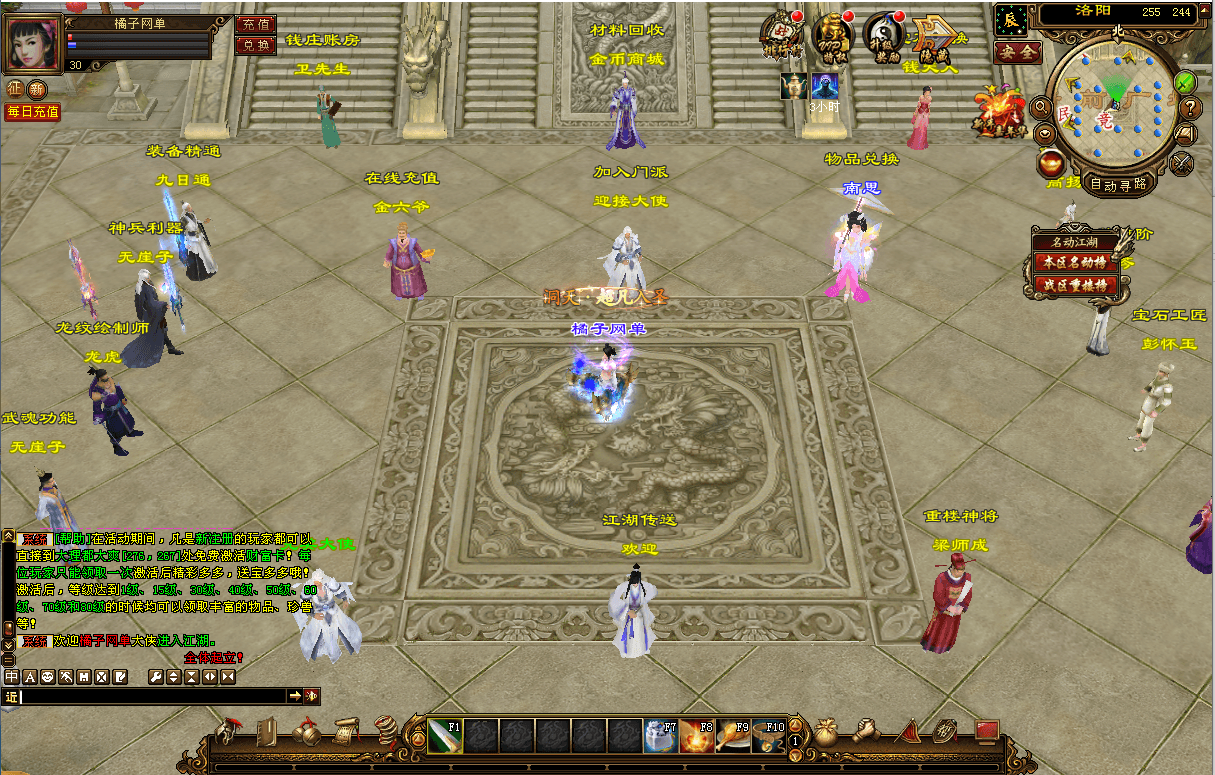Click the minimap magnifying glass button
This screenshot has height=775, width=1215.
coord(1042,107)
